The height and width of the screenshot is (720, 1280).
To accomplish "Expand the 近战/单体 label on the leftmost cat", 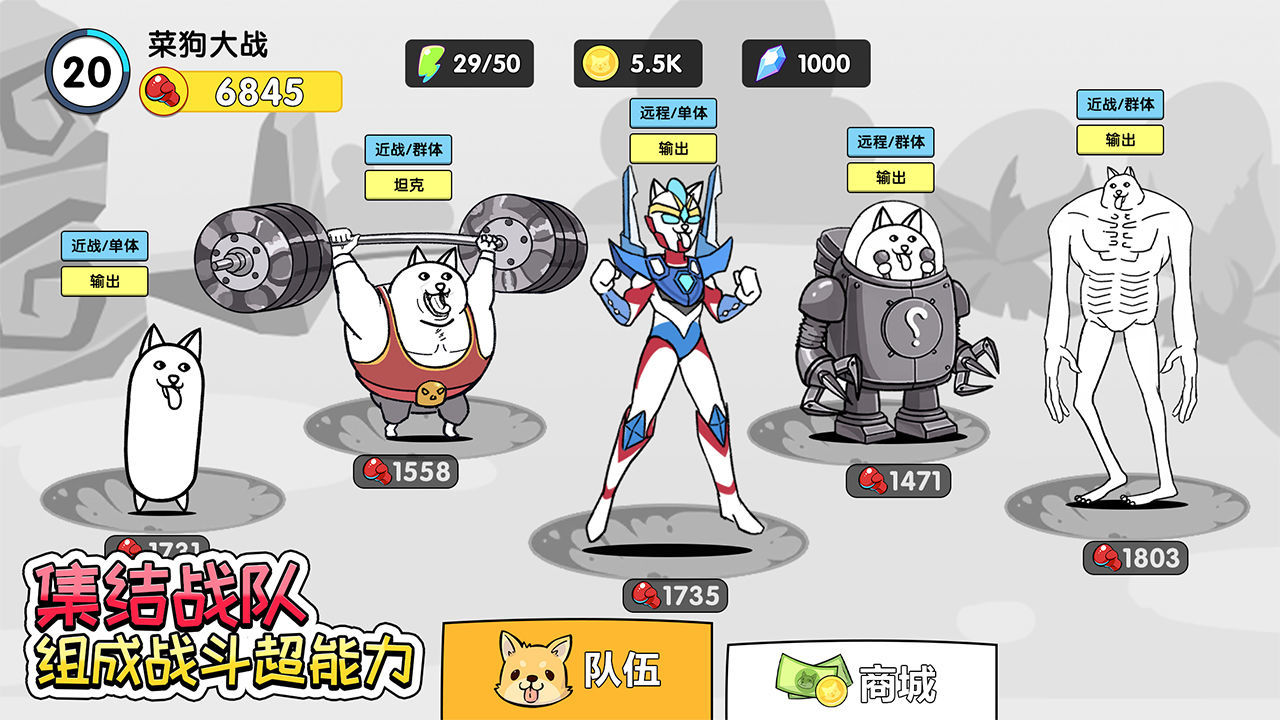I will pos(104,244).
